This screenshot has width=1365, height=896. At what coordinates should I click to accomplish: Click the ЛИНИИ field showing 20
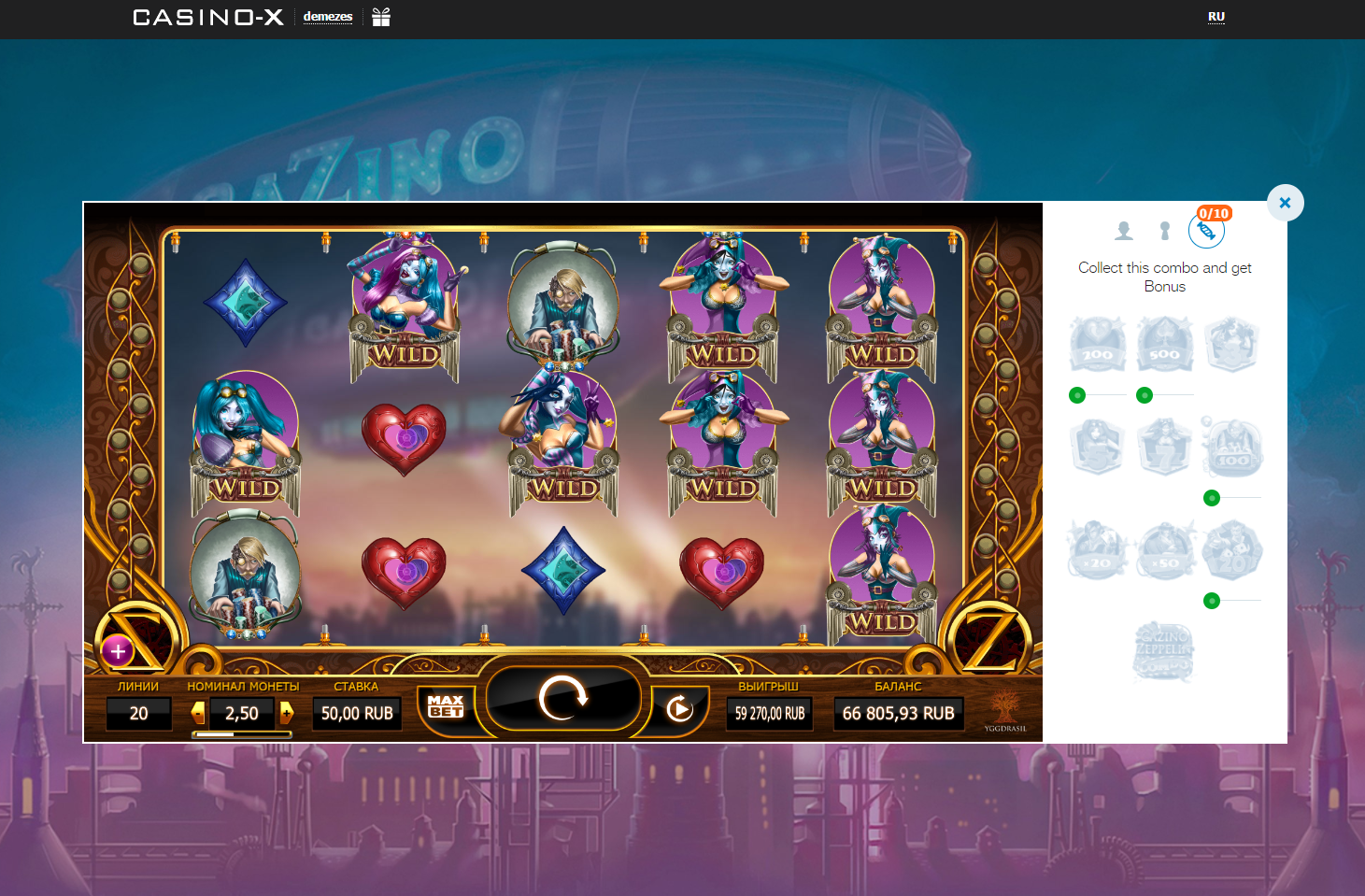[x=138, y=713]
